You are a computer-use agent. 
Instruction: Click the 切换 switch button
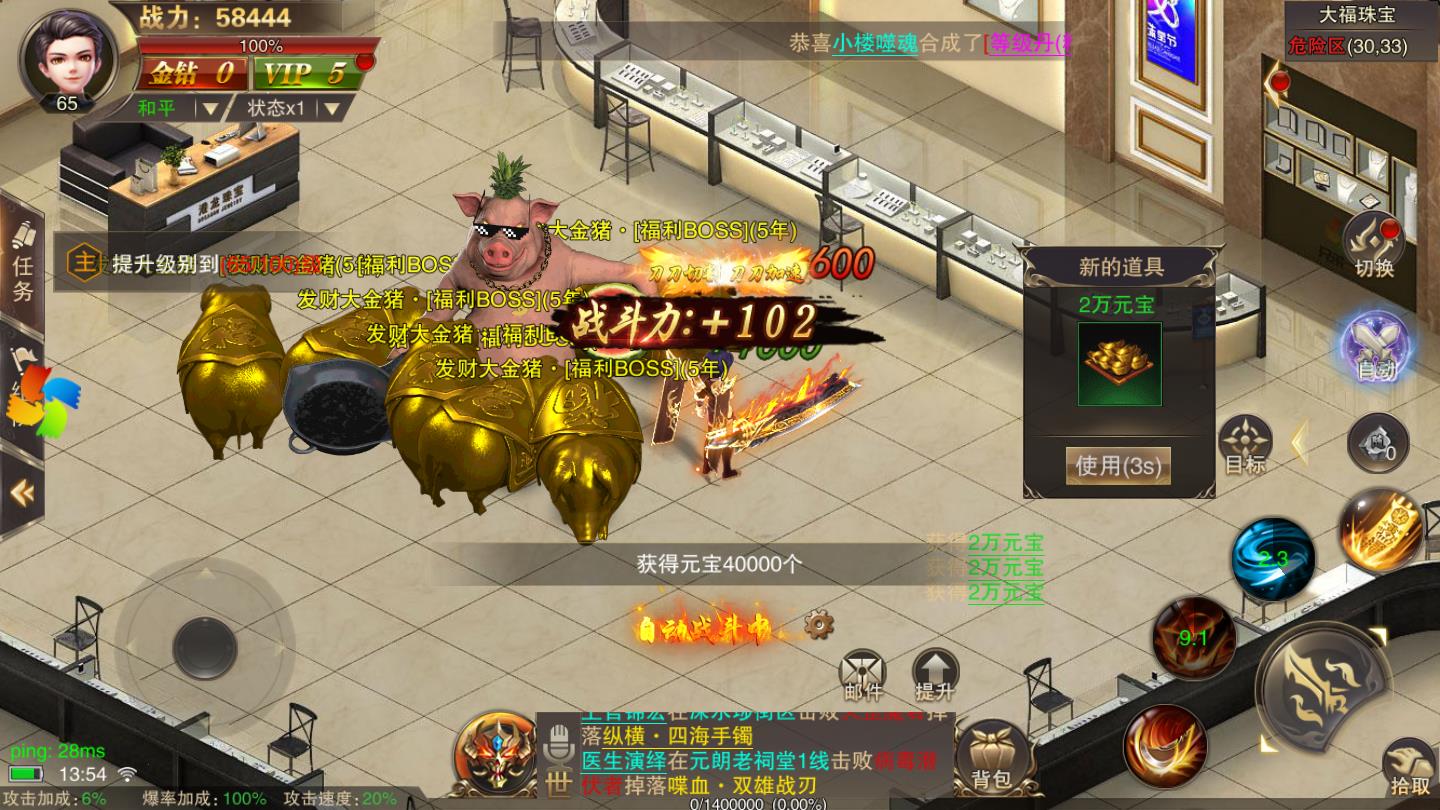click(1374, 246)
